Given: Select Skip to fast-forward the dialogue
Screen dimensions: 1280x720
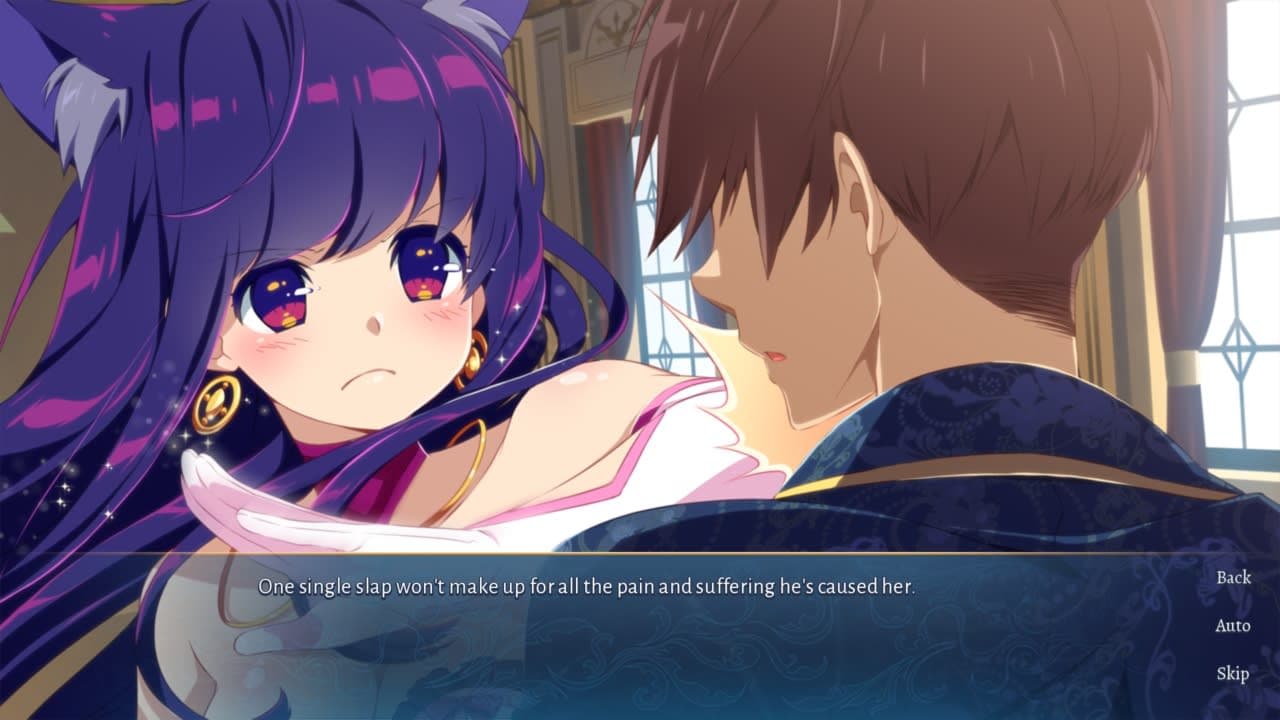Looking at the screenshot, I should coord(1234,673).
